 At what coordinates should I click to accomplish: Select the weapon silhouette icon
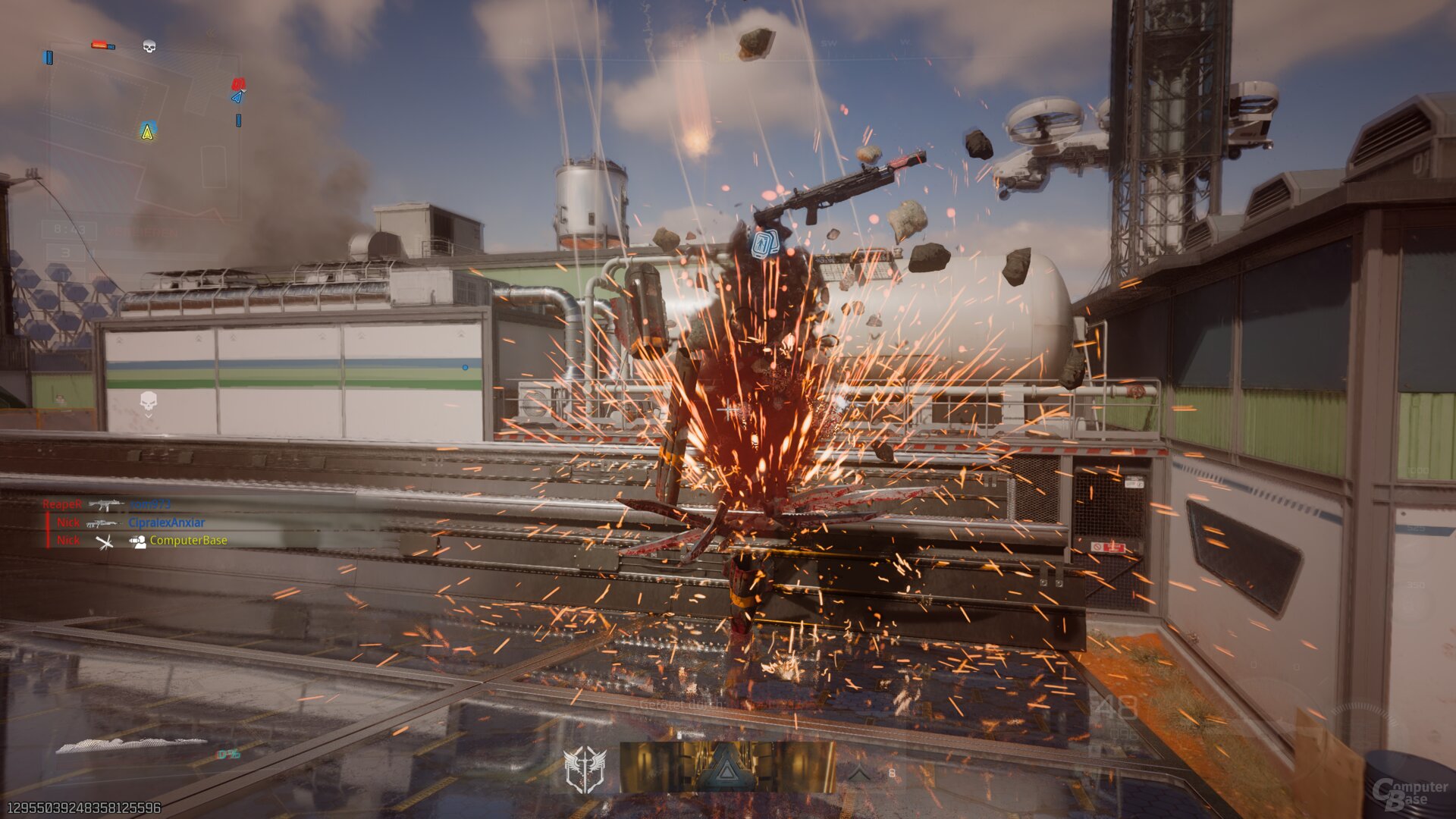tap(130, 745)
